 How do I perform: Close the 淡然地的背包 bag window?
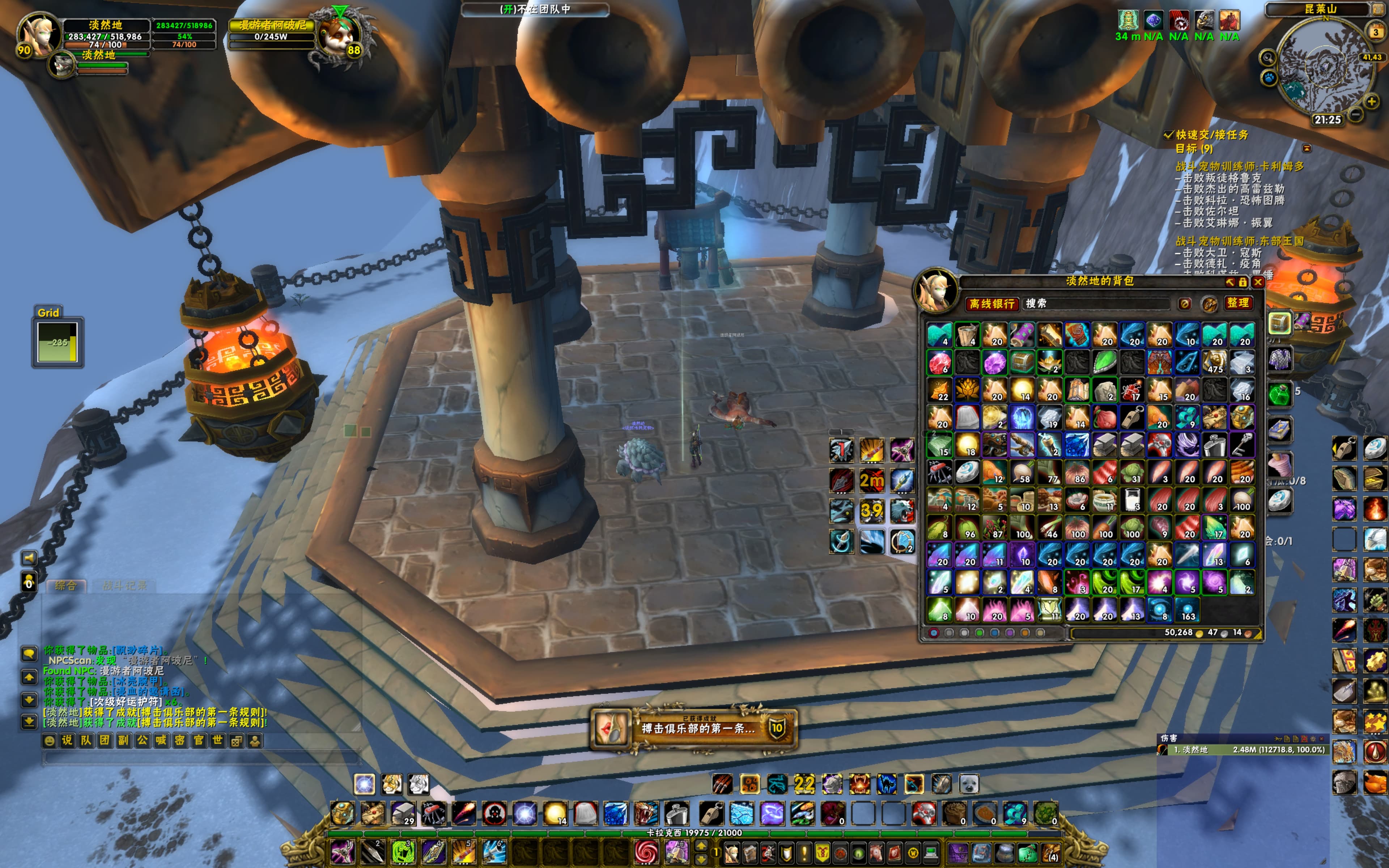1258,282
